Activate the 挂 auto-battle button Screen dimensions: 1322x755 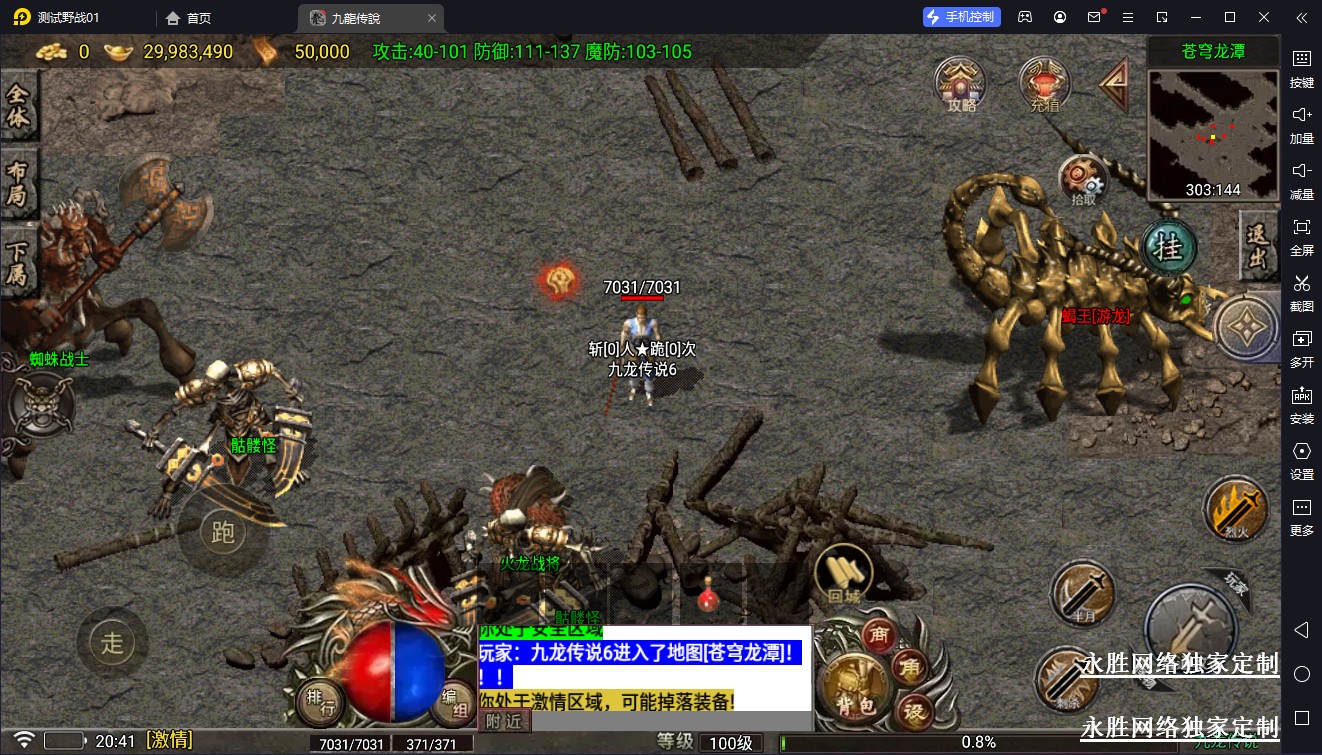(1169, 246)
